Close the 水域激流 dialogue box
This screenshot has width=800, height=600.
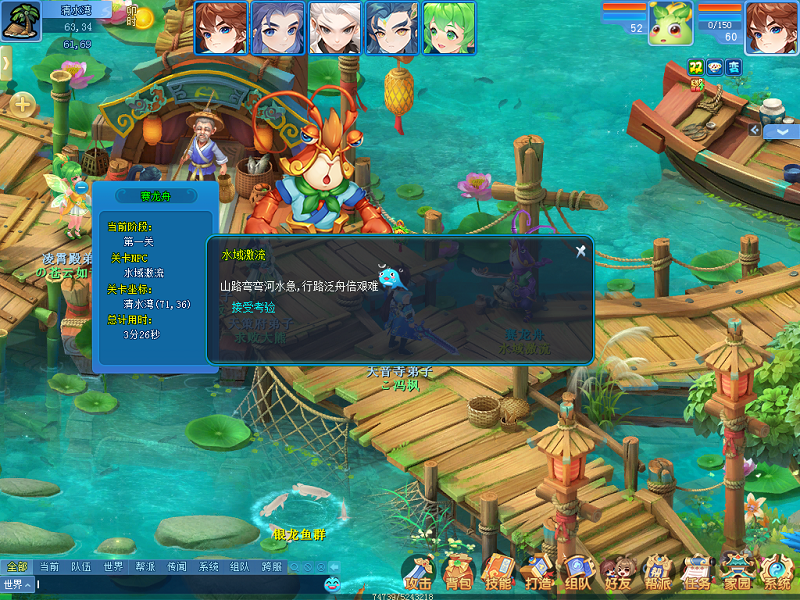click(x=580, y=251)
